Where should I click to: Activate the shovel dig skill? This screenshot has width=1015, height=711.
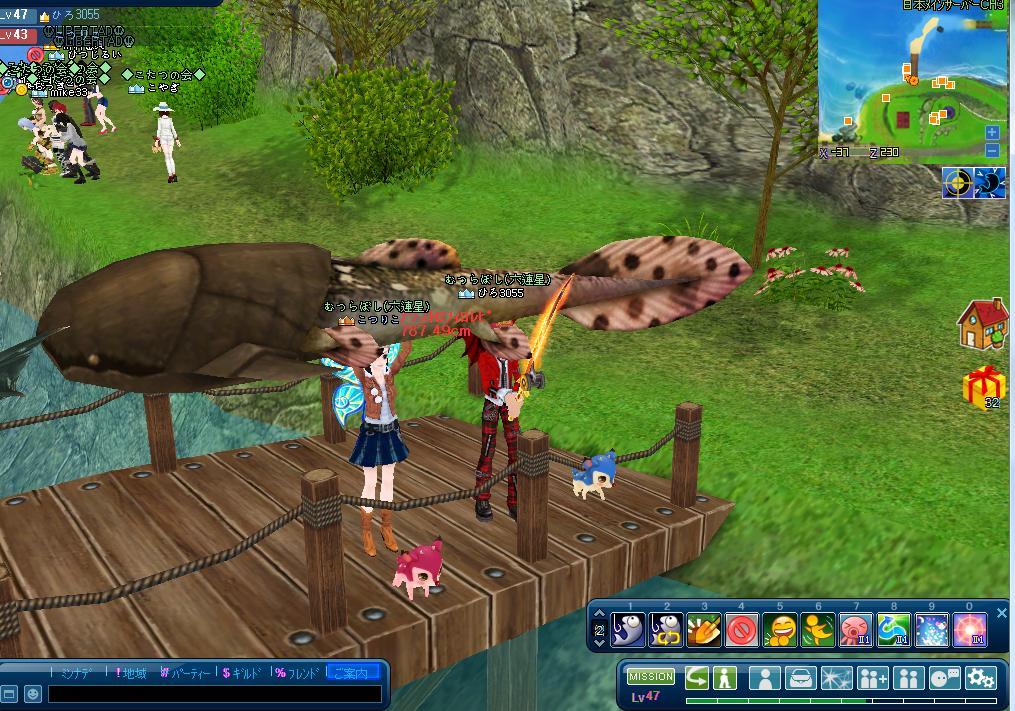pyautogui.click(x=704, y=630)
